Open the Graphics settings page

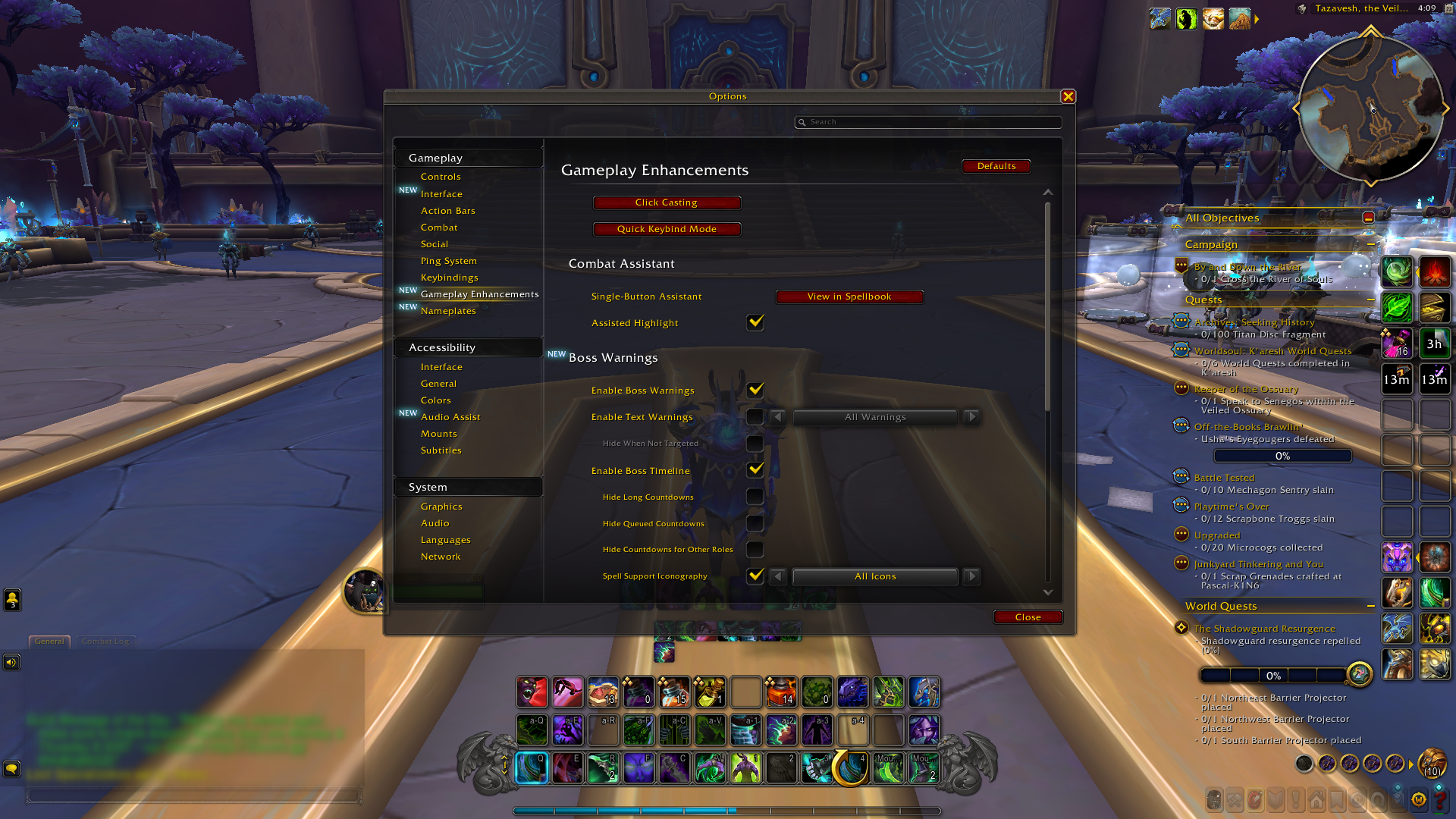pyautogui.click(x=442, y=506)
